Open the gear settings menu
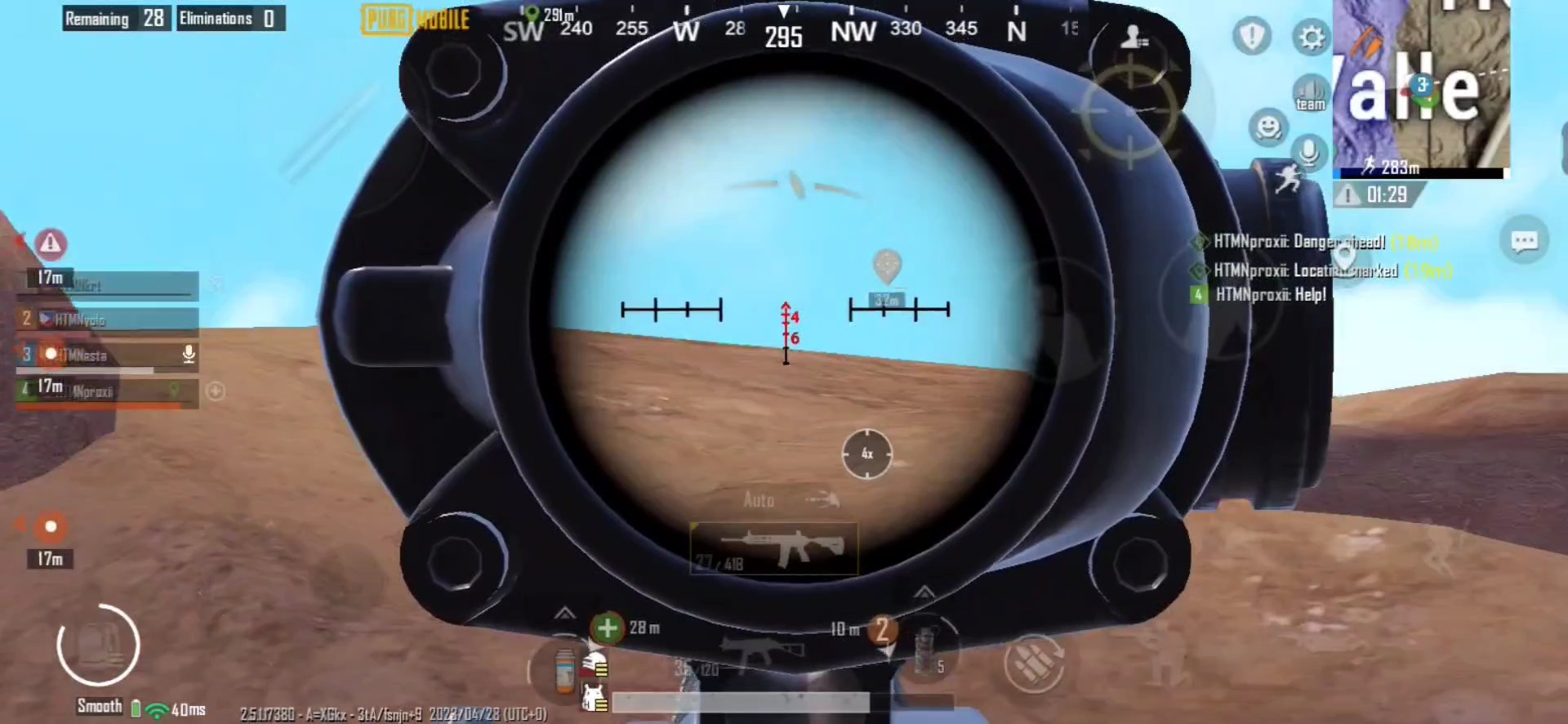The height and width of the screenshot is (724, 1568). [1312, 38]
